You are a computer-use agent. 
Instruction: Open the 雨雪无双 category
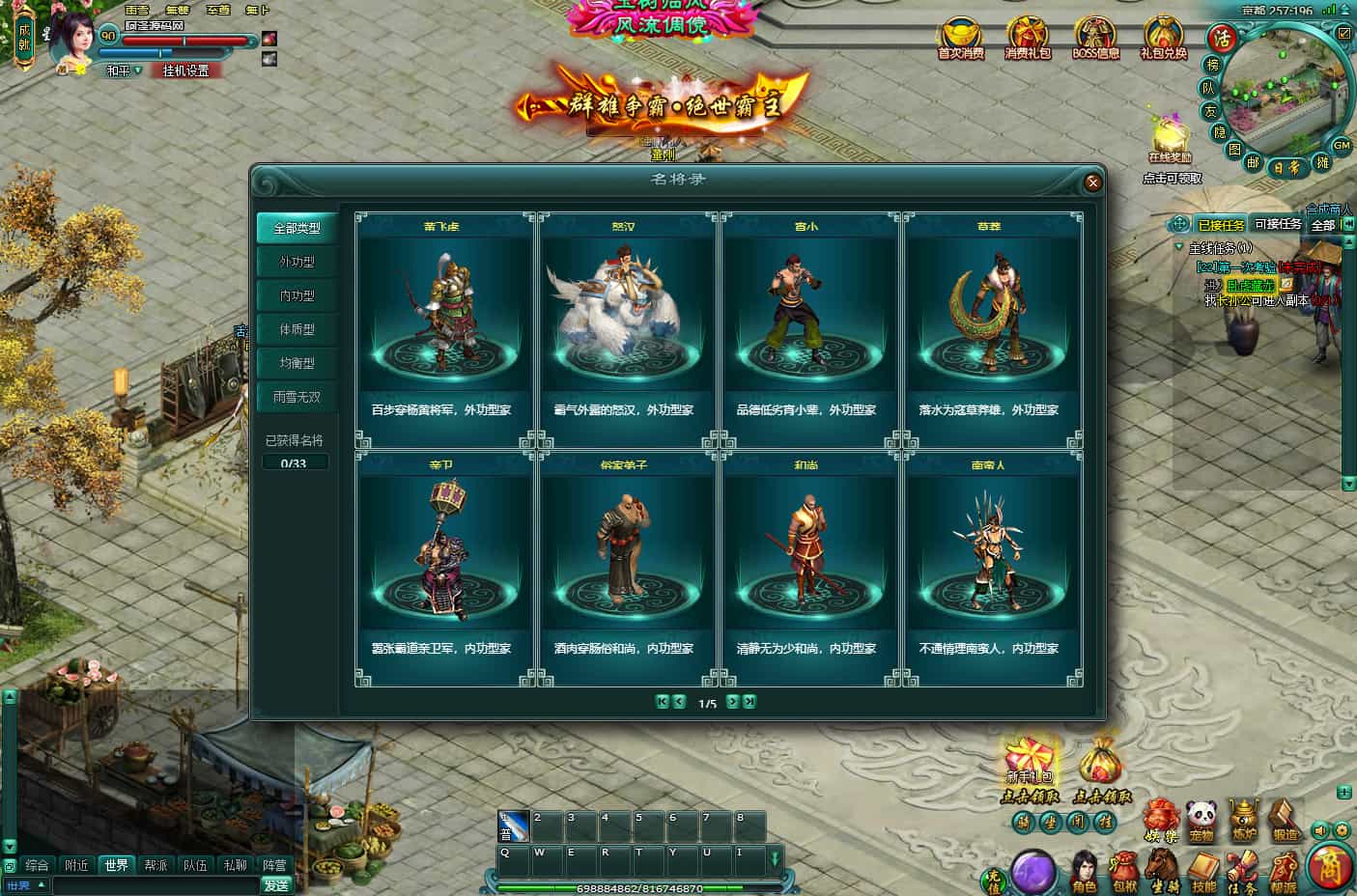pos(297,397)
